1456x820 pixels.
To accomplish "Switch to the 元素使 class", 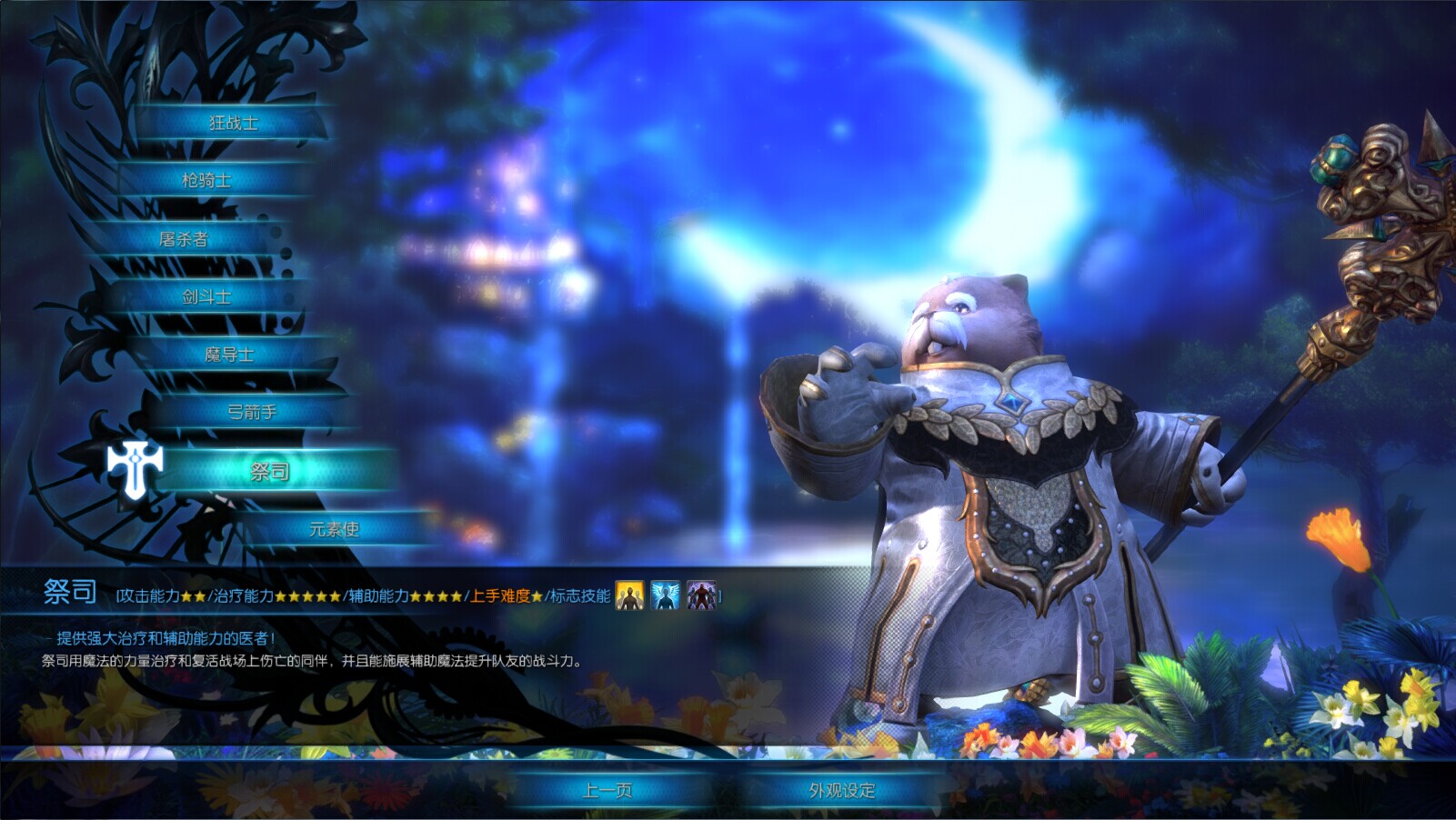I will pos(334,529).
